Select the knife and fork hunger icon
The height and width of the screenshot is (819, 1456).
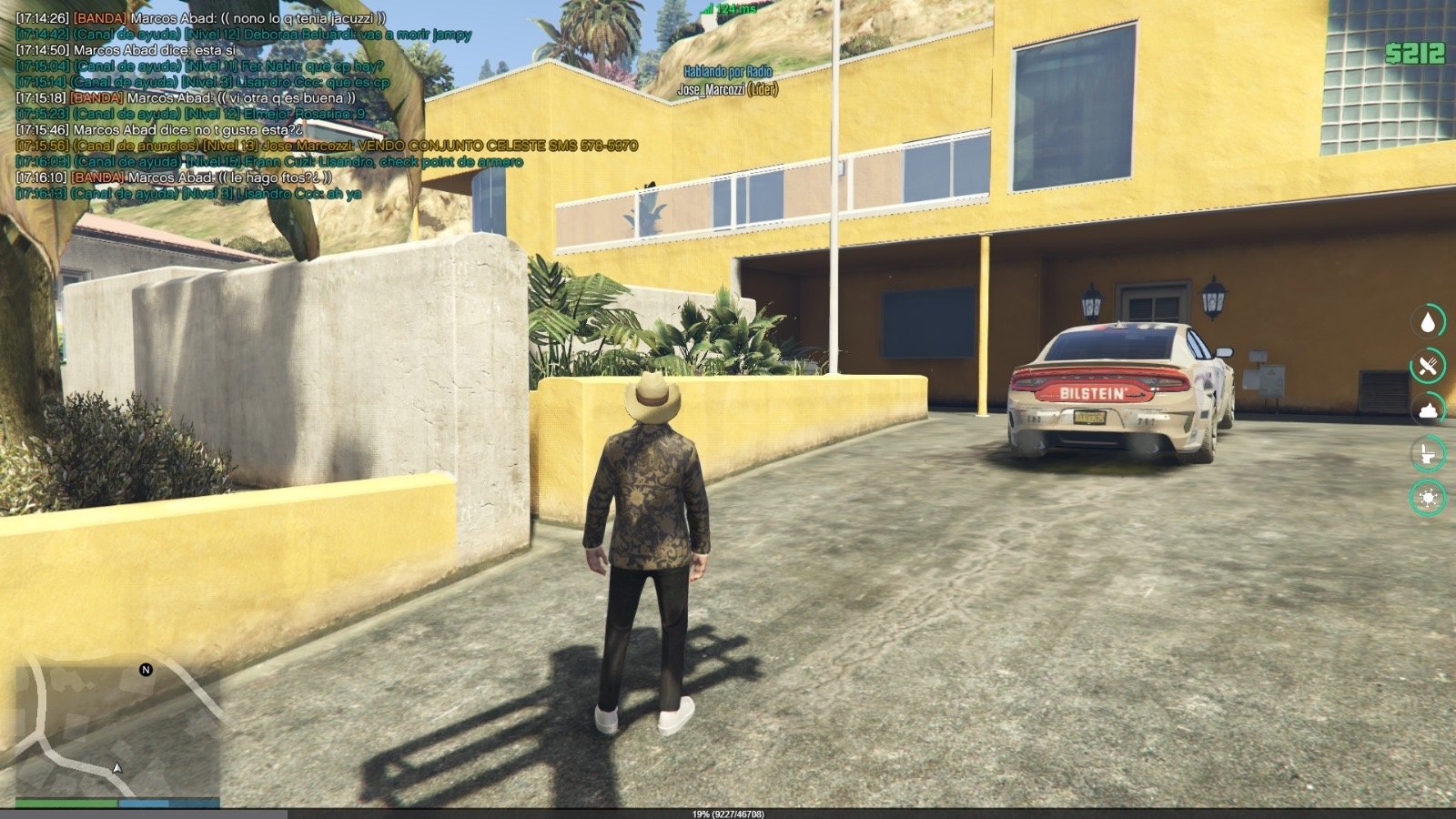click(1428, 366)
